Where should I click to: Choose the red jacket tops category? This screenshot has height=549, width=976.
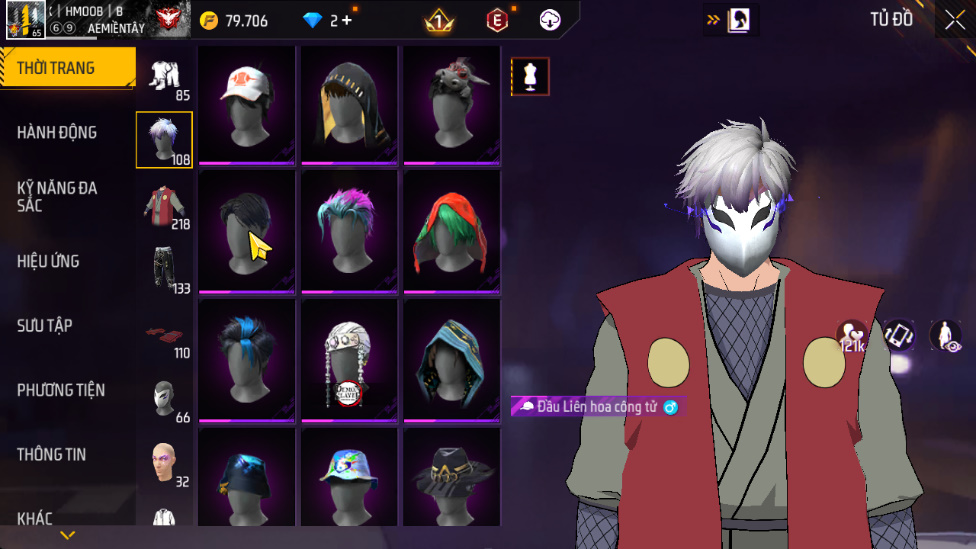point(165,206)
